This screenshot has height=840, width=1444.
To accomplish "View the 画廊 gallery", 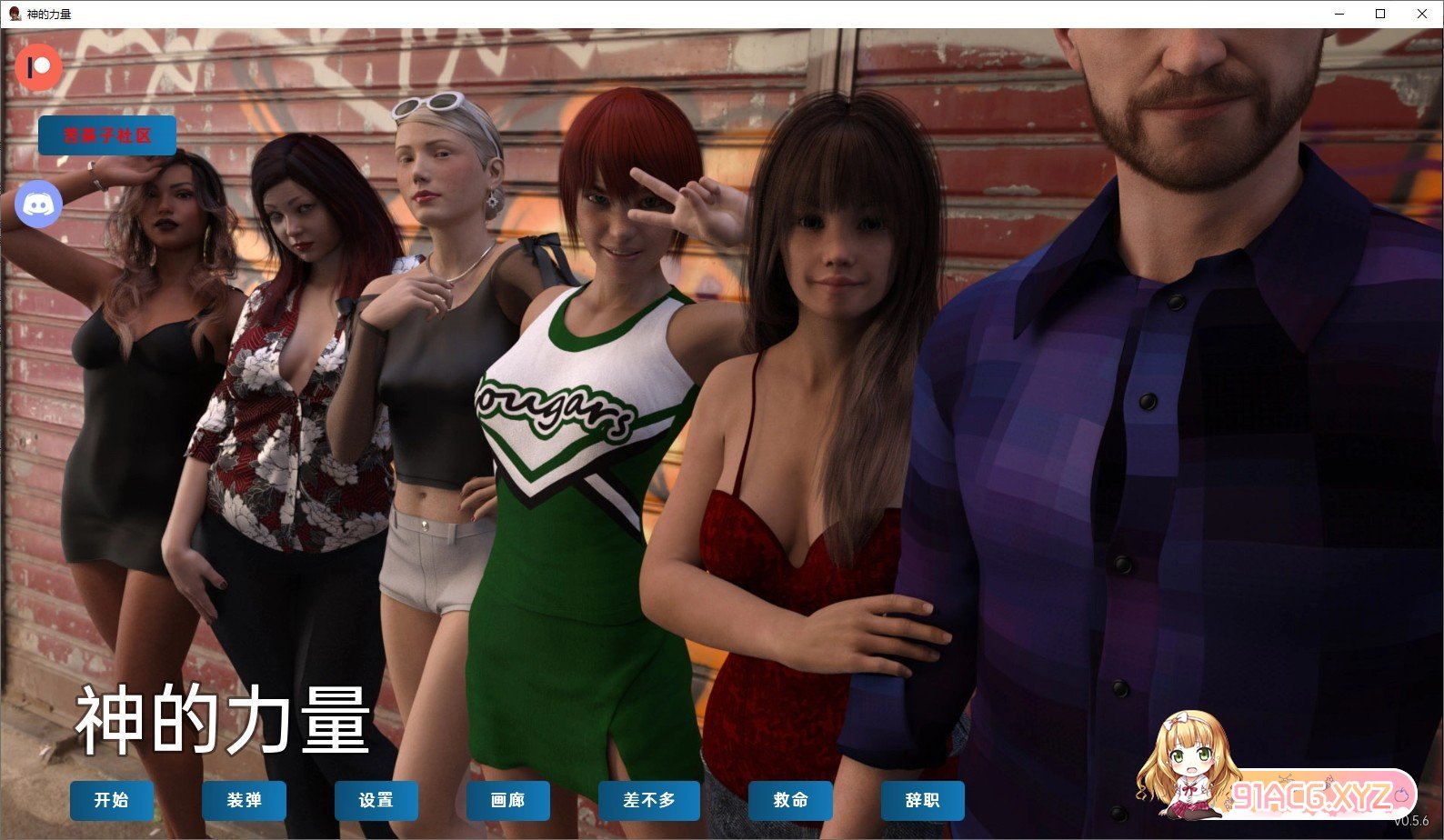I will click(507, 801).
